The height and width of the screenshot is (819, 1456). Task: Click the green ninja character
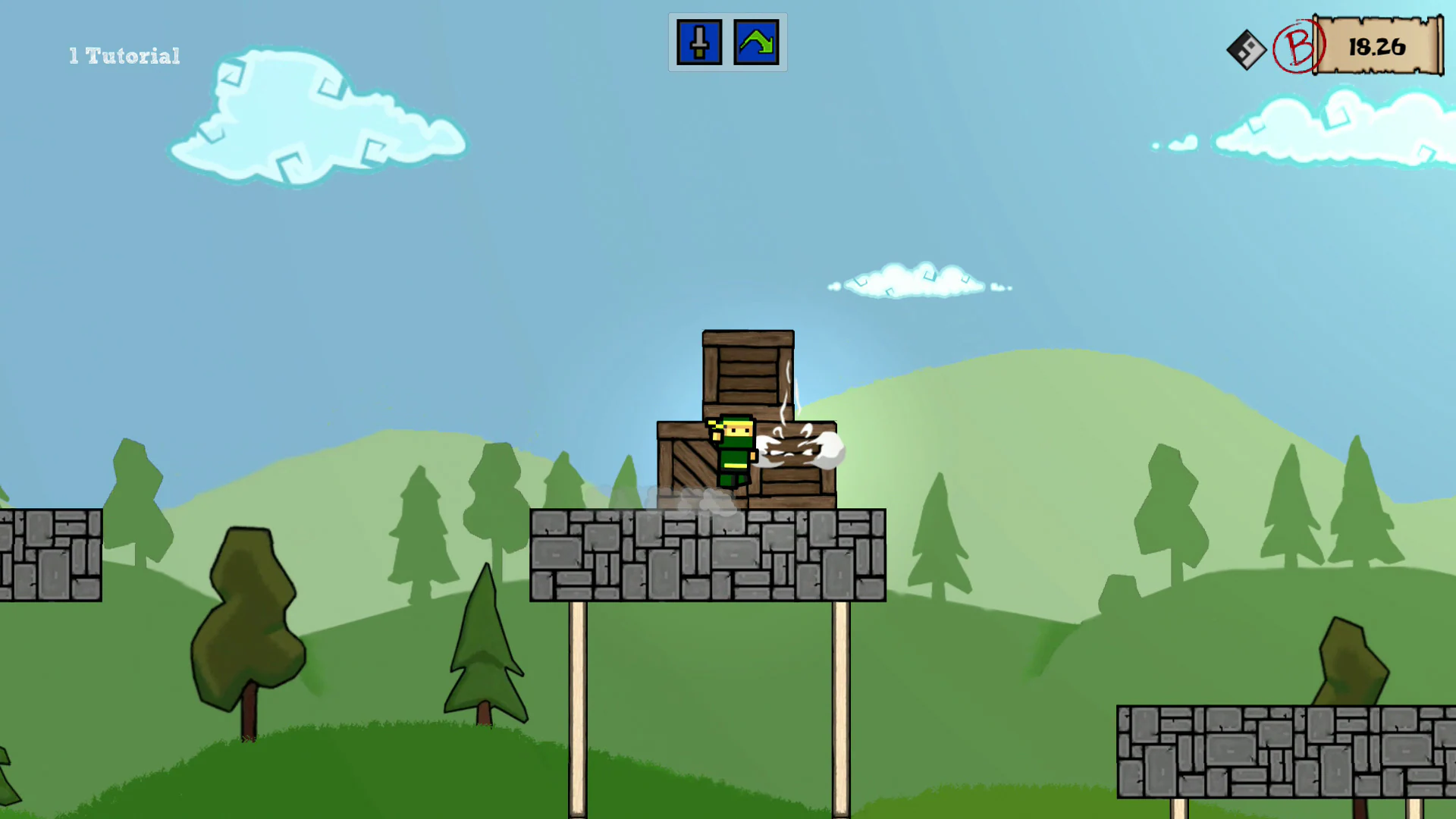(730, 451)
